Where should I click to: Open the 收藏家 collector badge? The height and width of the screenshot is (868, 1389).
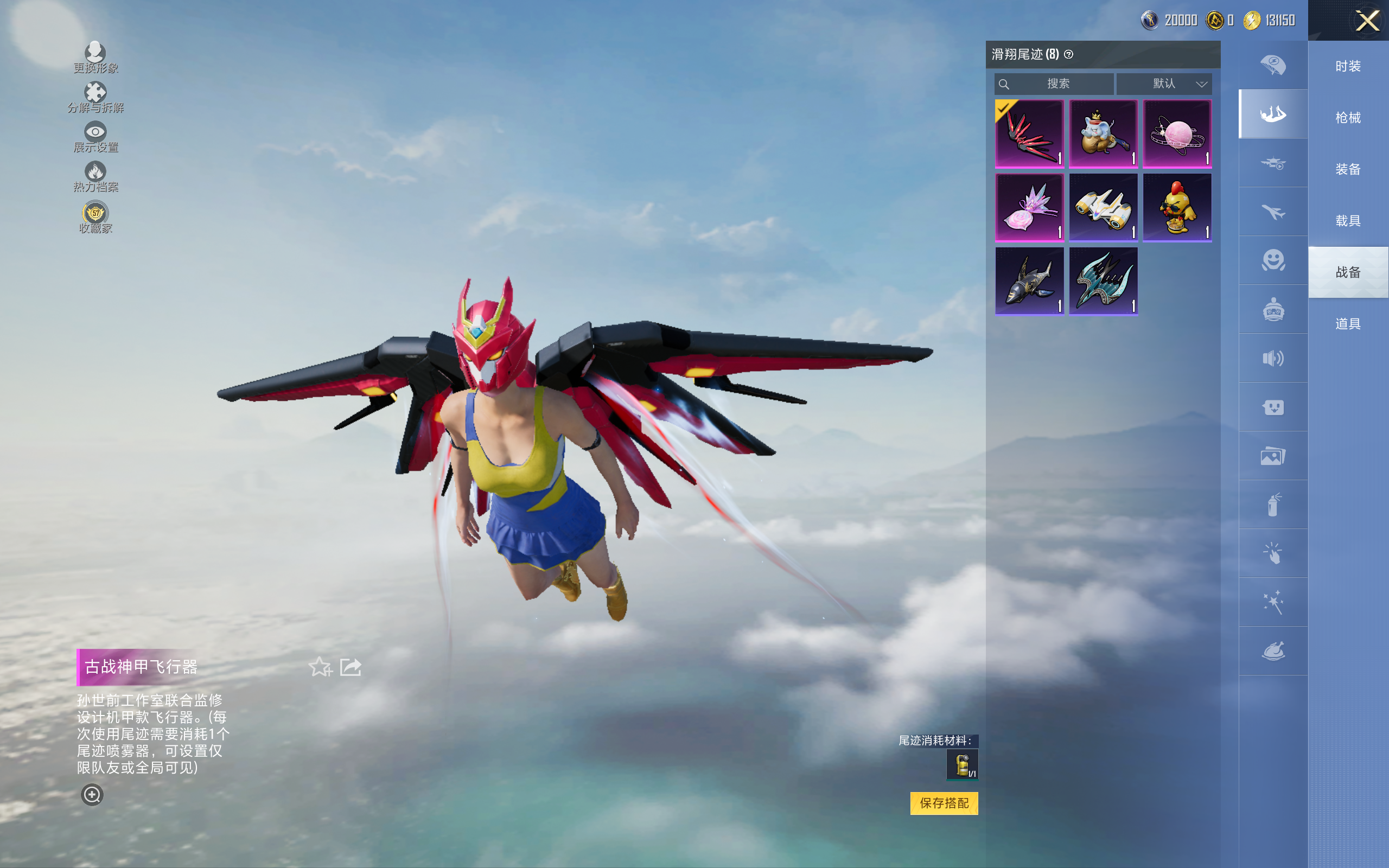click(95, 218)
